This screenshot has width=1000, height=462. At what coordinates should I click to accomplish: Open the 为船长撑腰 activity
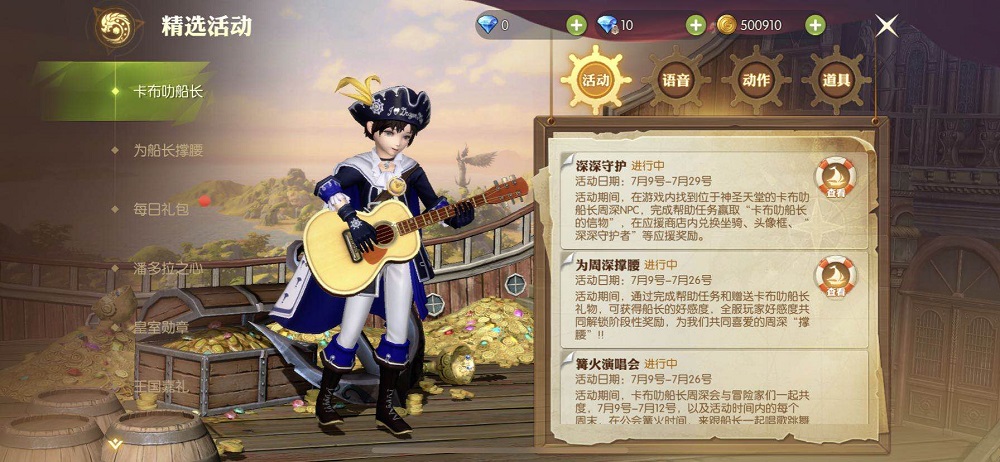click(167, 150)
